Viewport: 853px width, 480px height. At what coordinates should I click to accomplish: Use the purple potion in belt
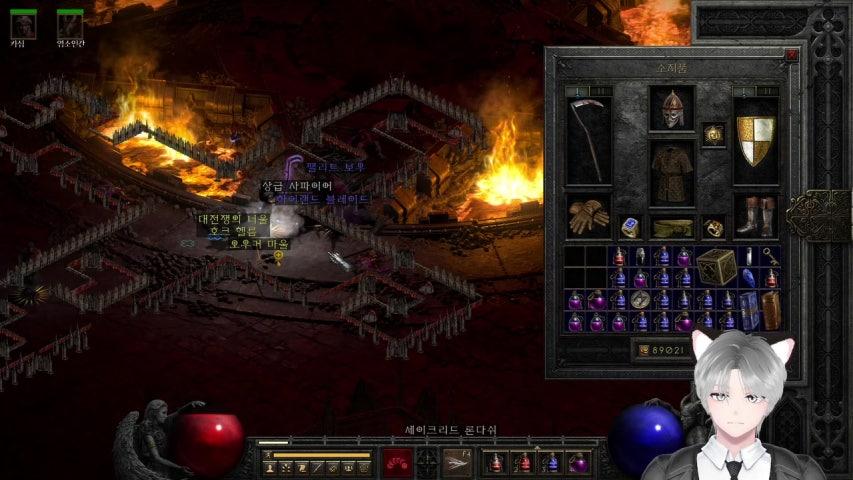click(579, 462)
